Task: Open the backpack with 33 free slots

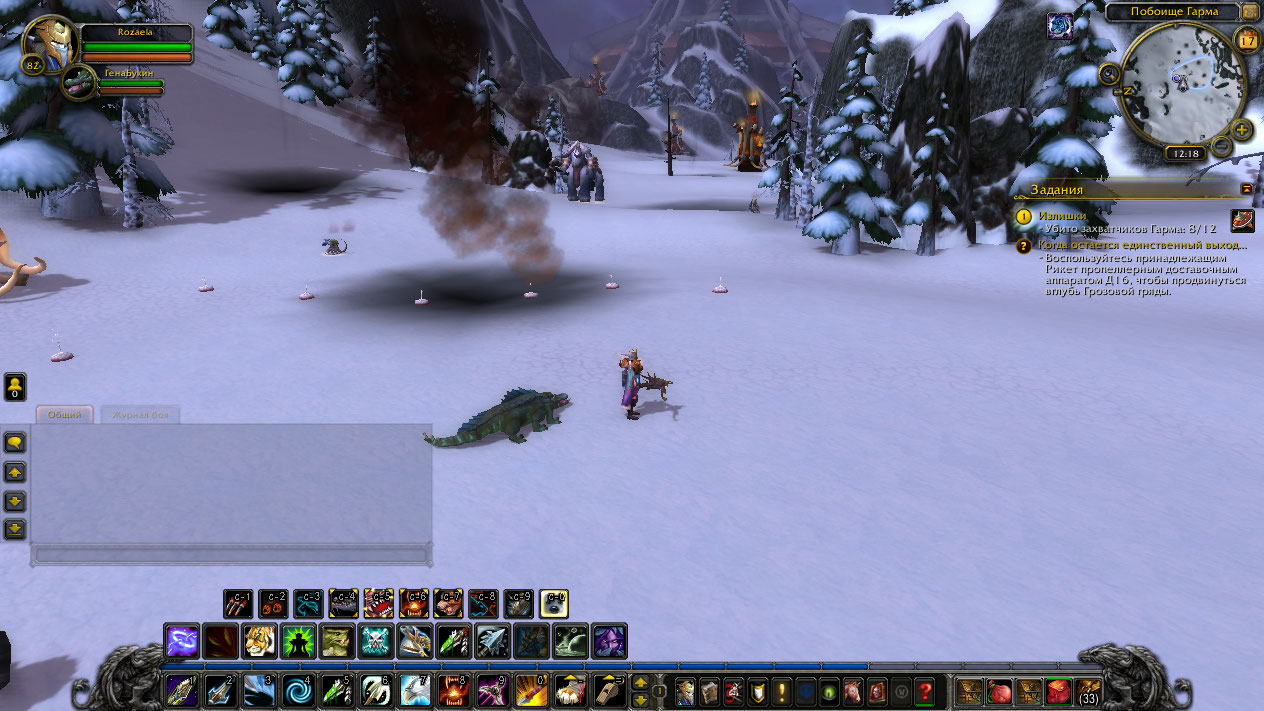Action: tap(1087, 691)
